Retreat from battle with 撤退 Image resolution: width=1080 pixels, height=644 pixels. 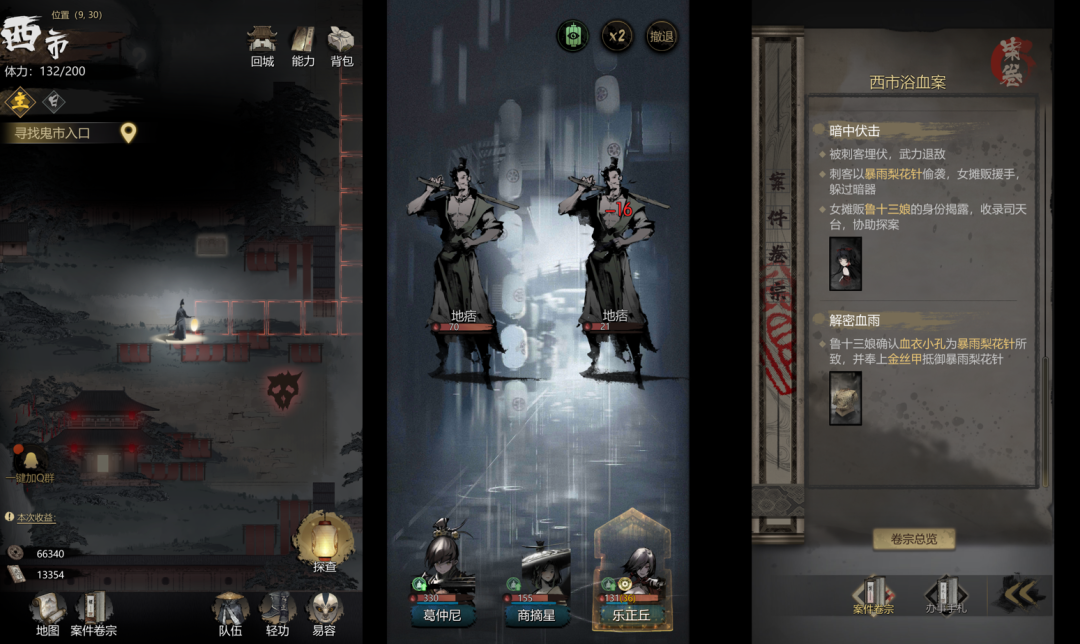[x=661, y=37]
